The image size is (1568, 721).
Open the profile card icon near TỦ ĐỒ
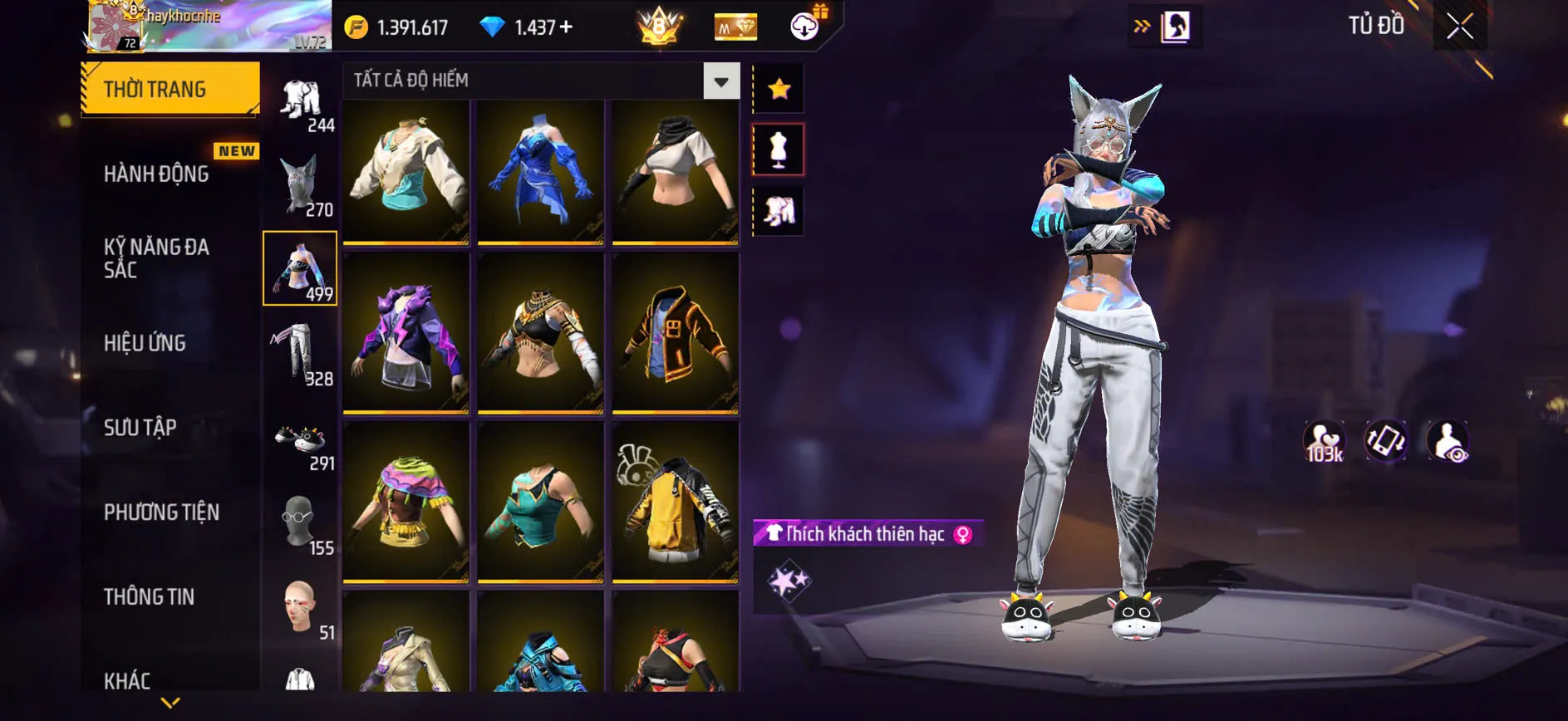1177,25
